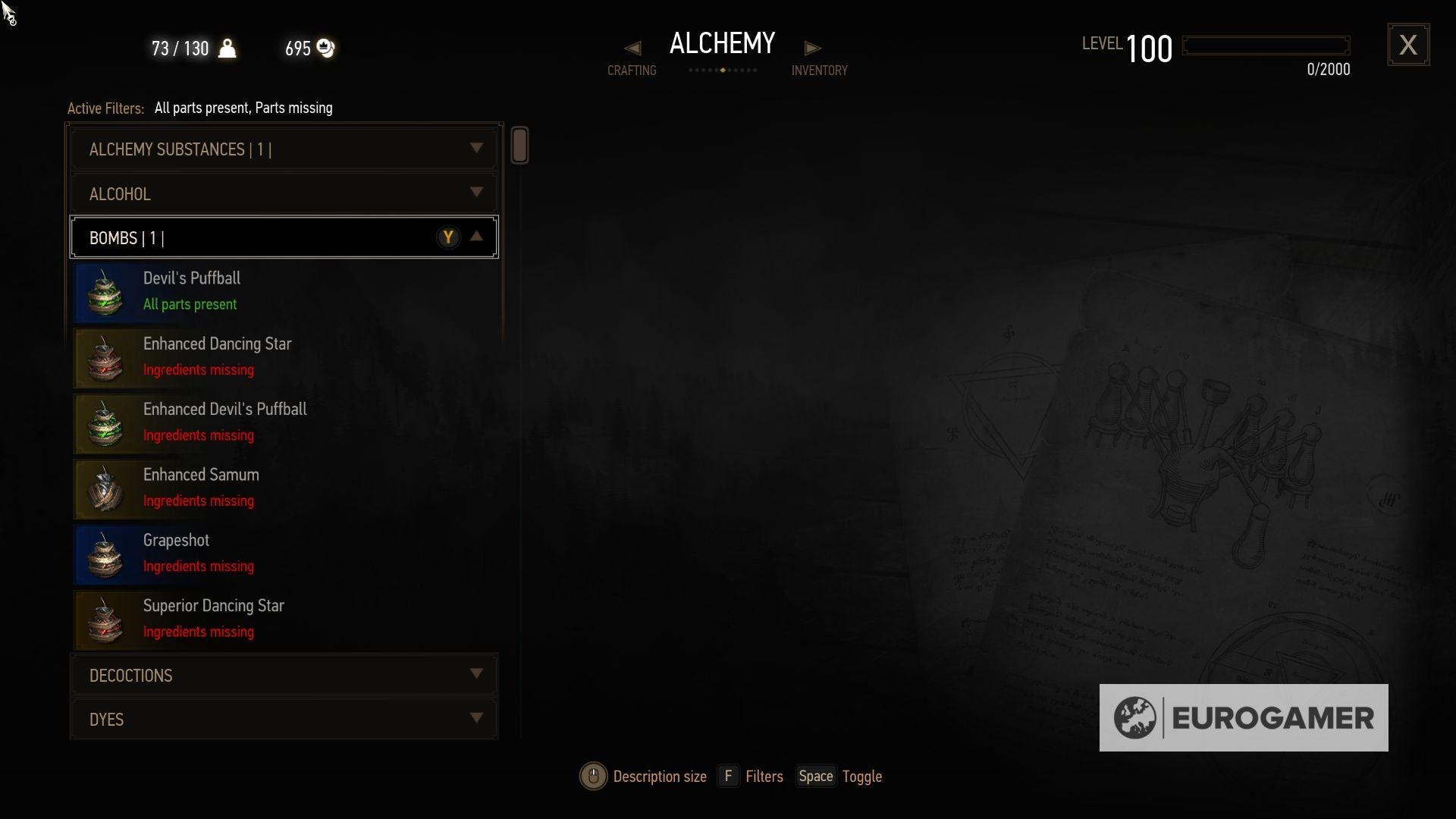Viewport: 1456px width, 819px height.
Task: Click the coin currency icon beside 695
Action: point(326,48)
